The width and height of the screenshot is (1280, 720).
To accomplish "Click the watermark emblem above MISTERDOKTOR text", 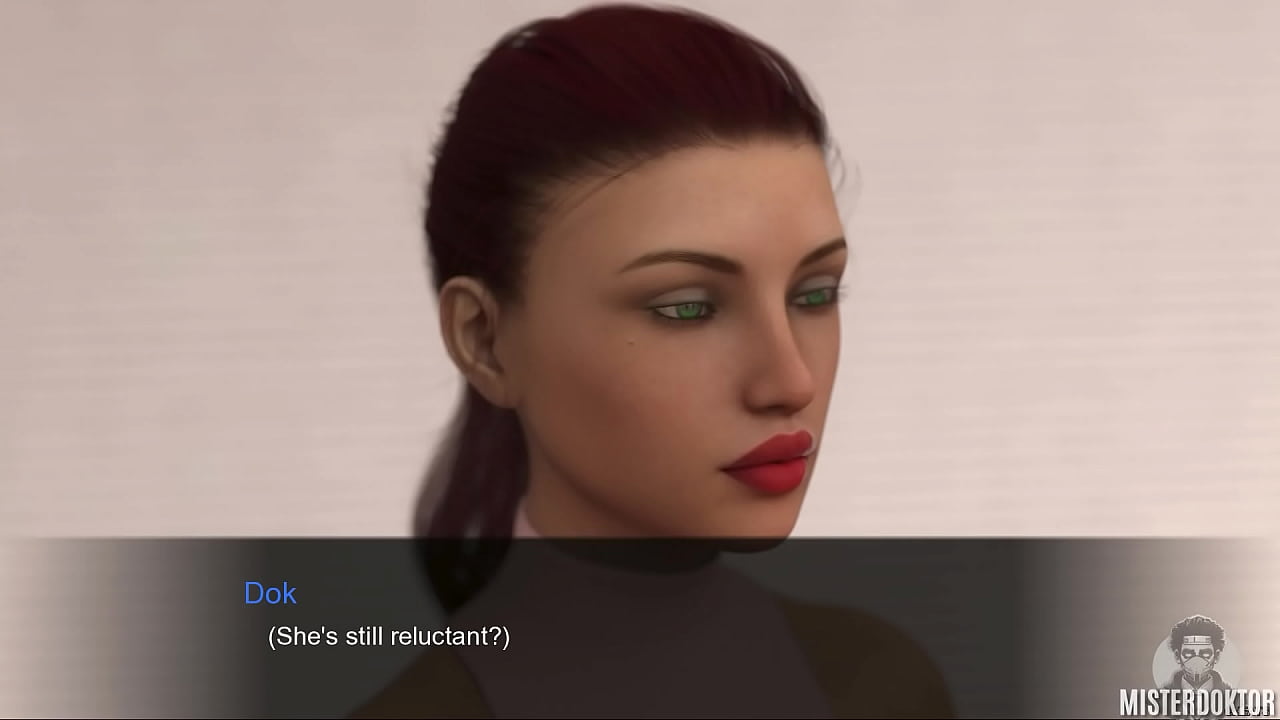I will tap(1198, 648).
